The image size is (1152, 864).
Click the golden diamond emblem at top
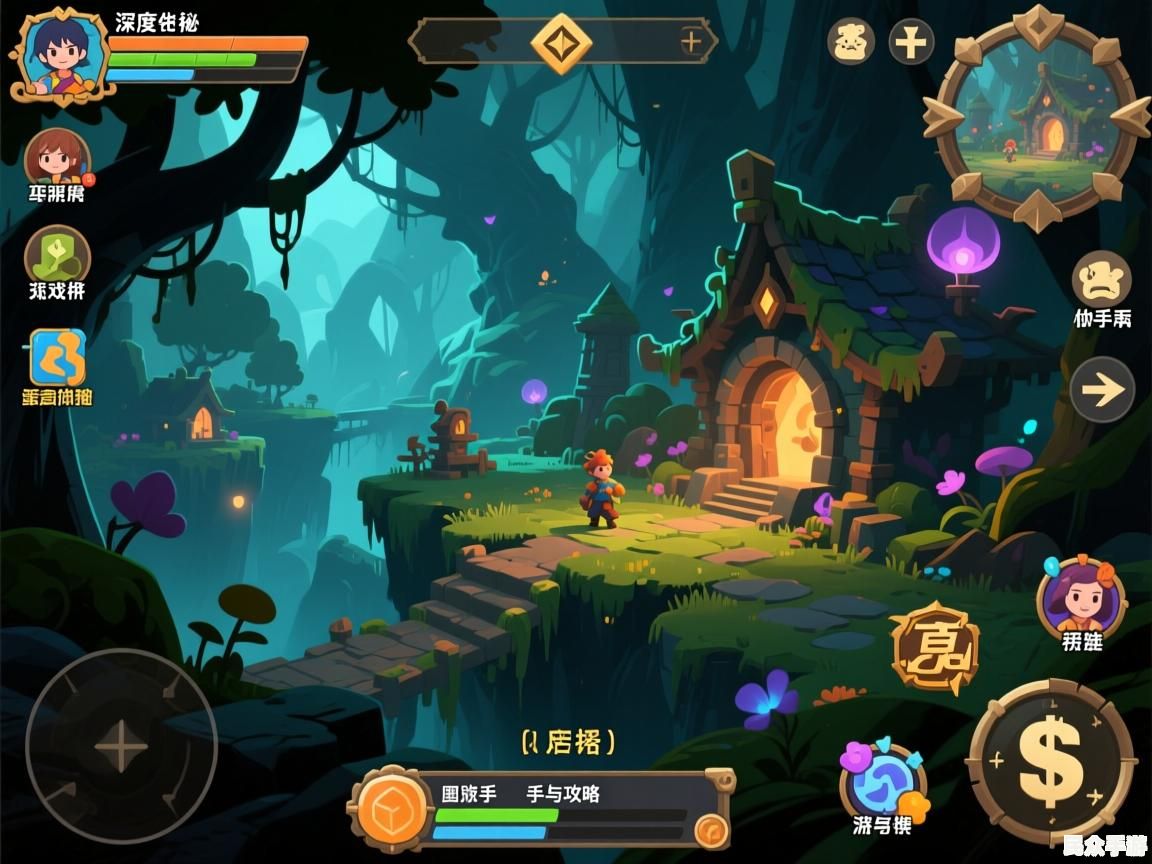(561, 42)
